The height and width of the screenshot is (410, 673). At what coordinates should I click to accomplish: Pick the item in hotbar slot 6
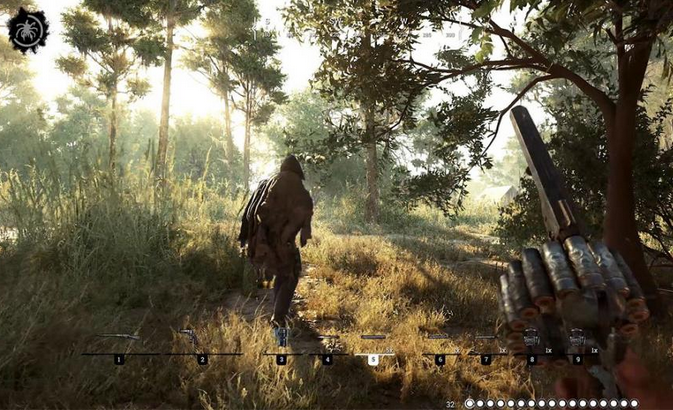tap(439, 338)
